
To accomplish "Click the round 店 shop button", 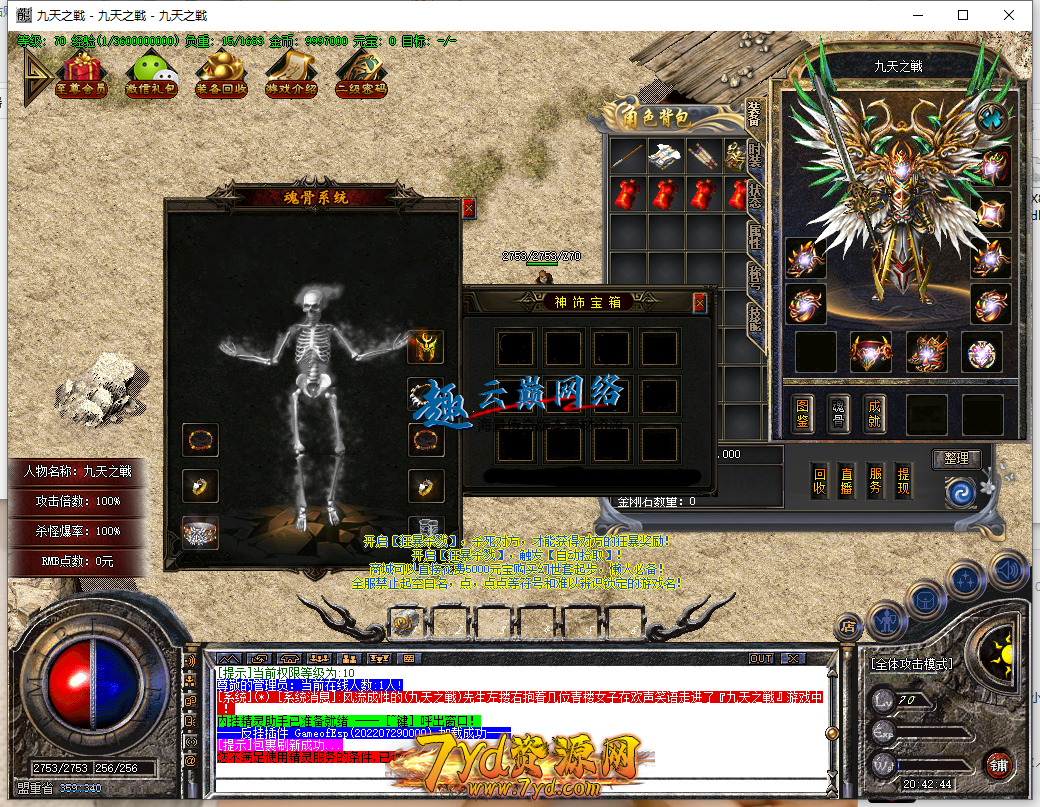I will (x=848, y=627).
